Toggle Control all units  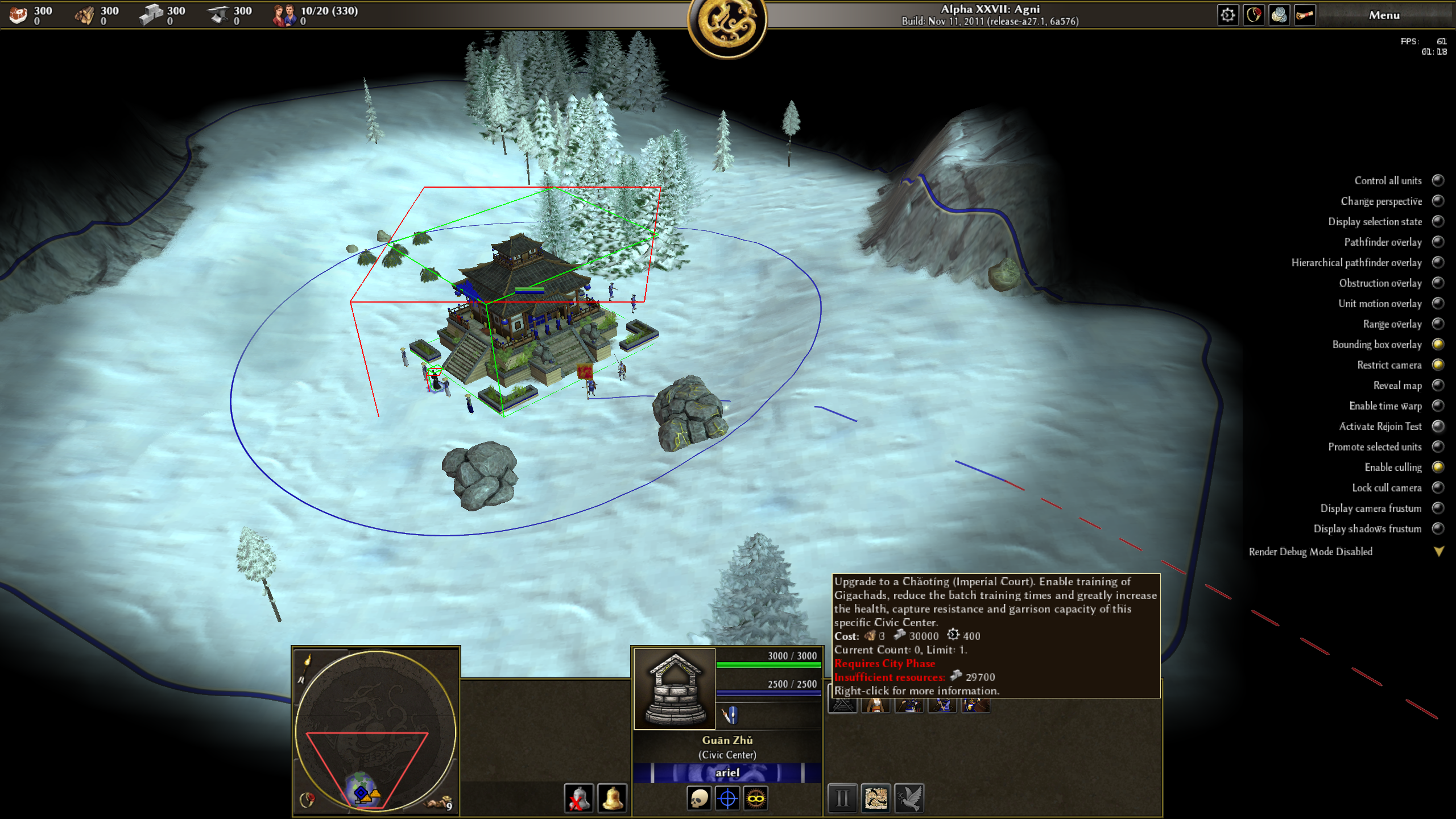(x=1438, y=180)
